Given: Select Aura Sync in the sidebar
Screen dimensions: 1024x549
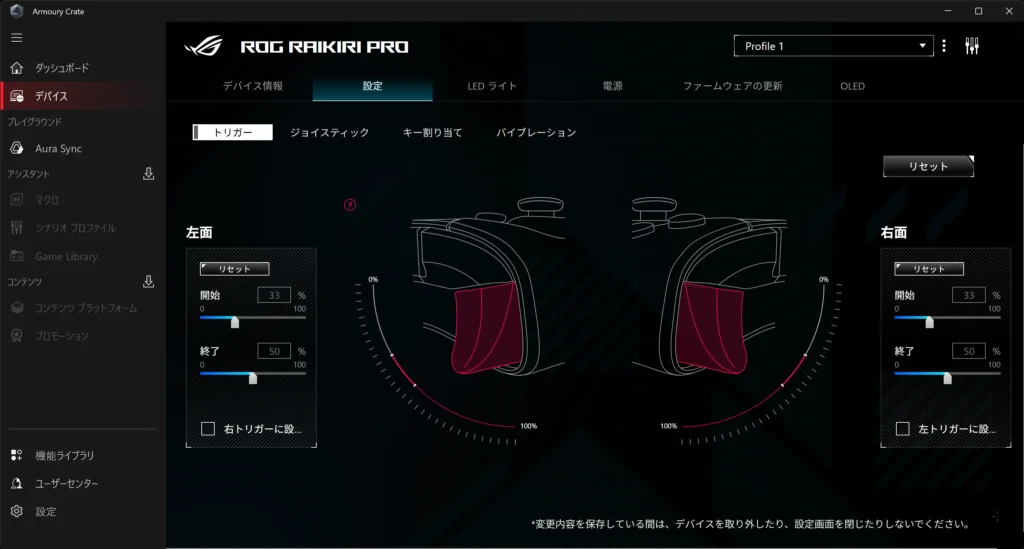Looking at the screenshot, I should [x=58, y=148].
